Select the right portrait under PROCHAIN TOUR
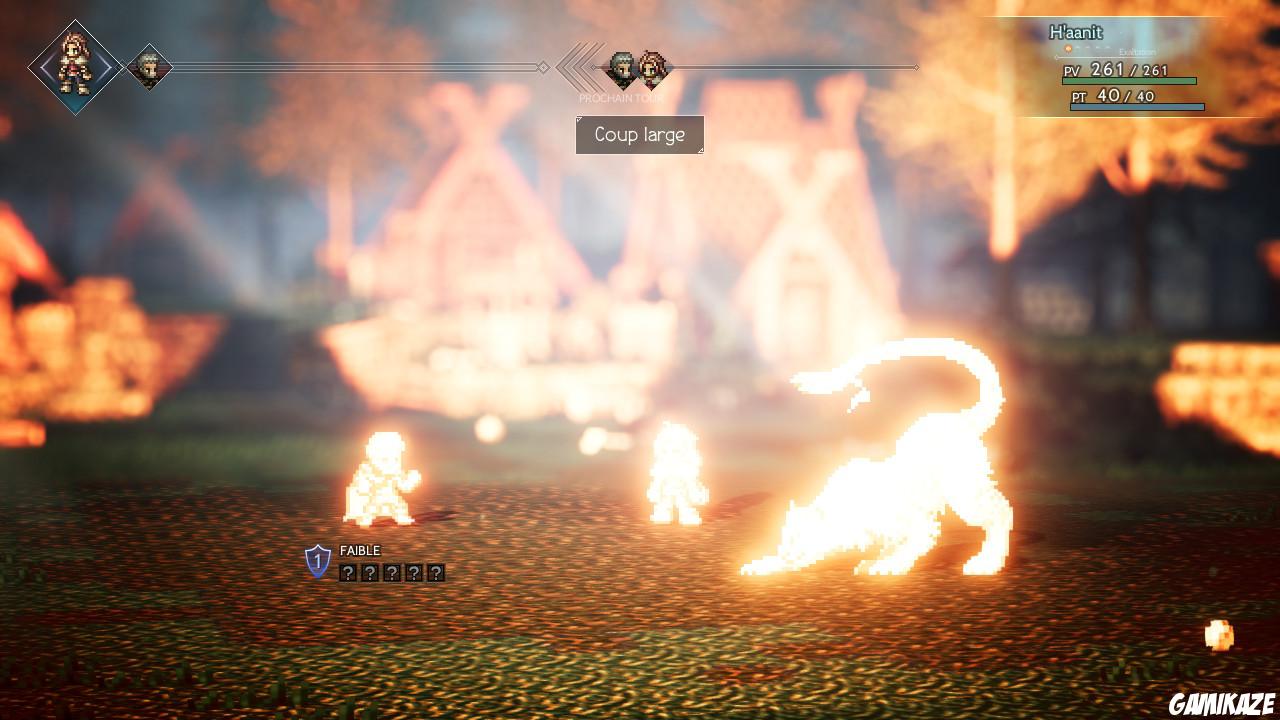The height and width of the screenshot is (720, 1280). click(652, 68)
